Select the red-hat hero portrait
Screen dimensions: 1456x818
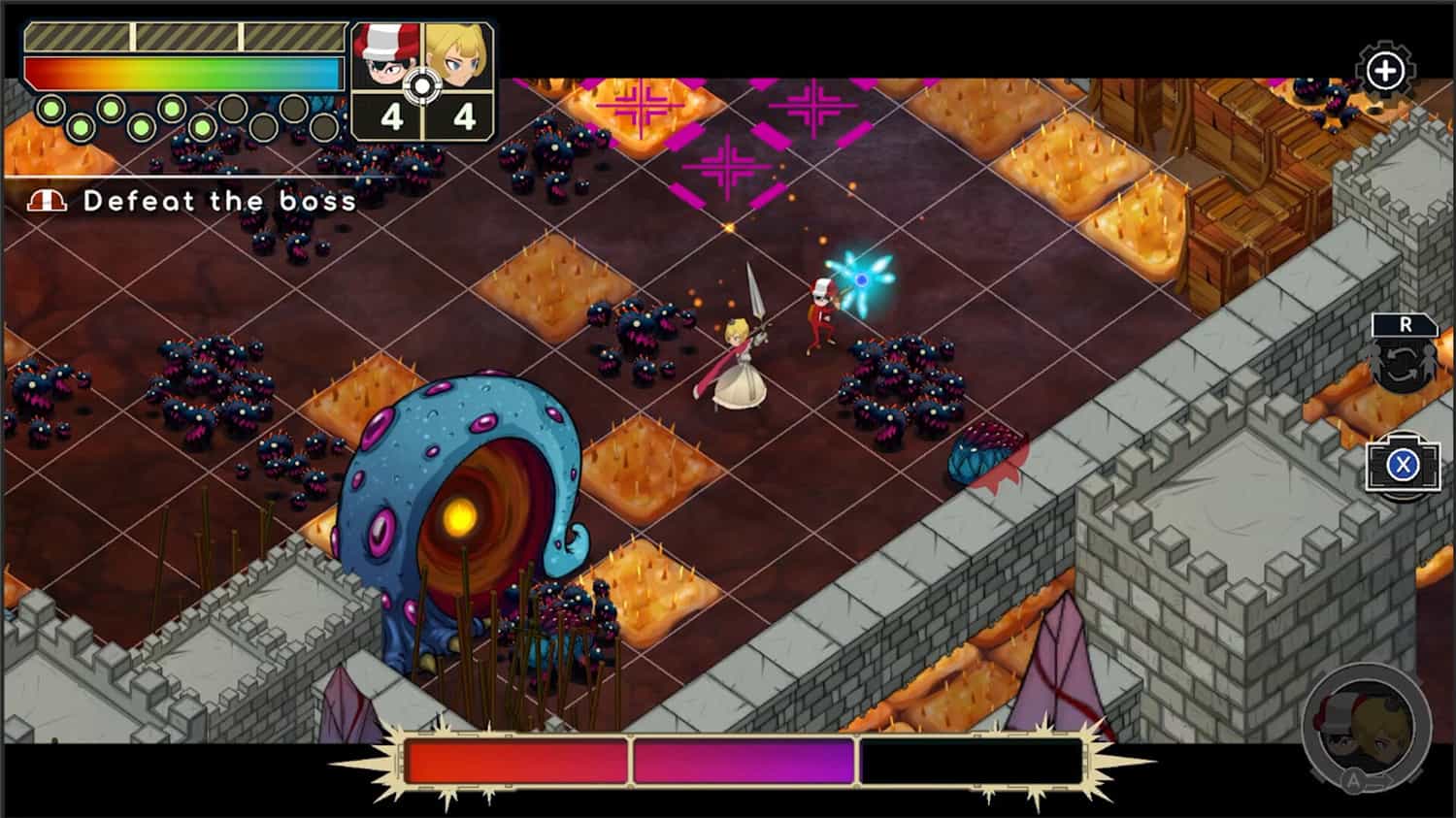383,57
